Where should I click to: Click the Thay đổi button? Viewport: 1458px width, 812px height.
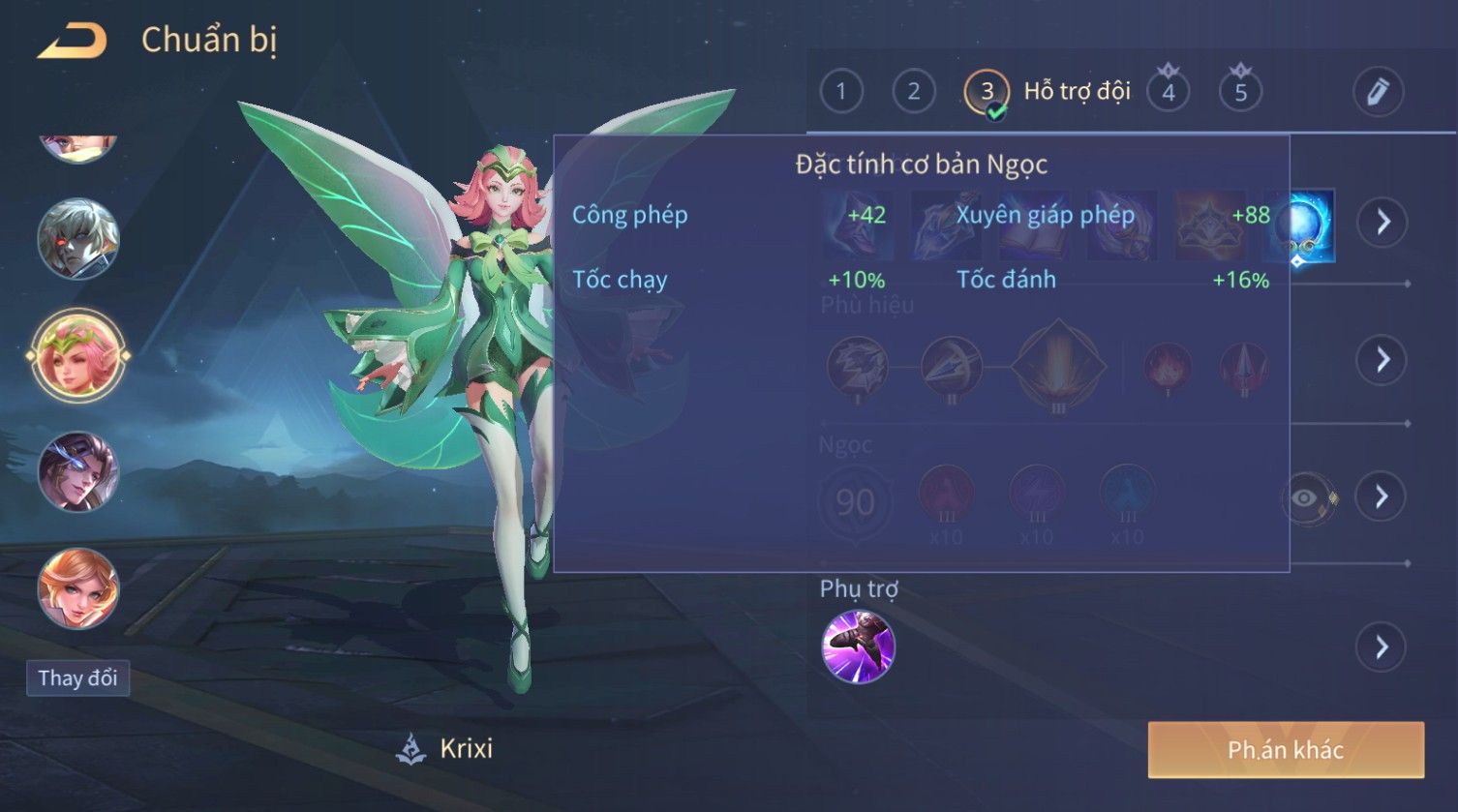click(77, 677)
